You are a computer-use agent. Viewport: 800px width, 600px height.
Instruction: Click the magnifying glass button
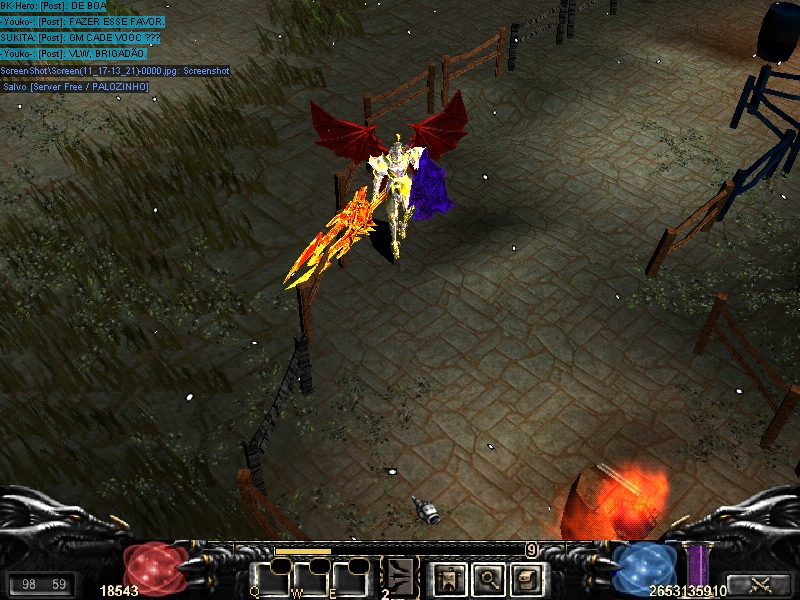coord(487,578)
